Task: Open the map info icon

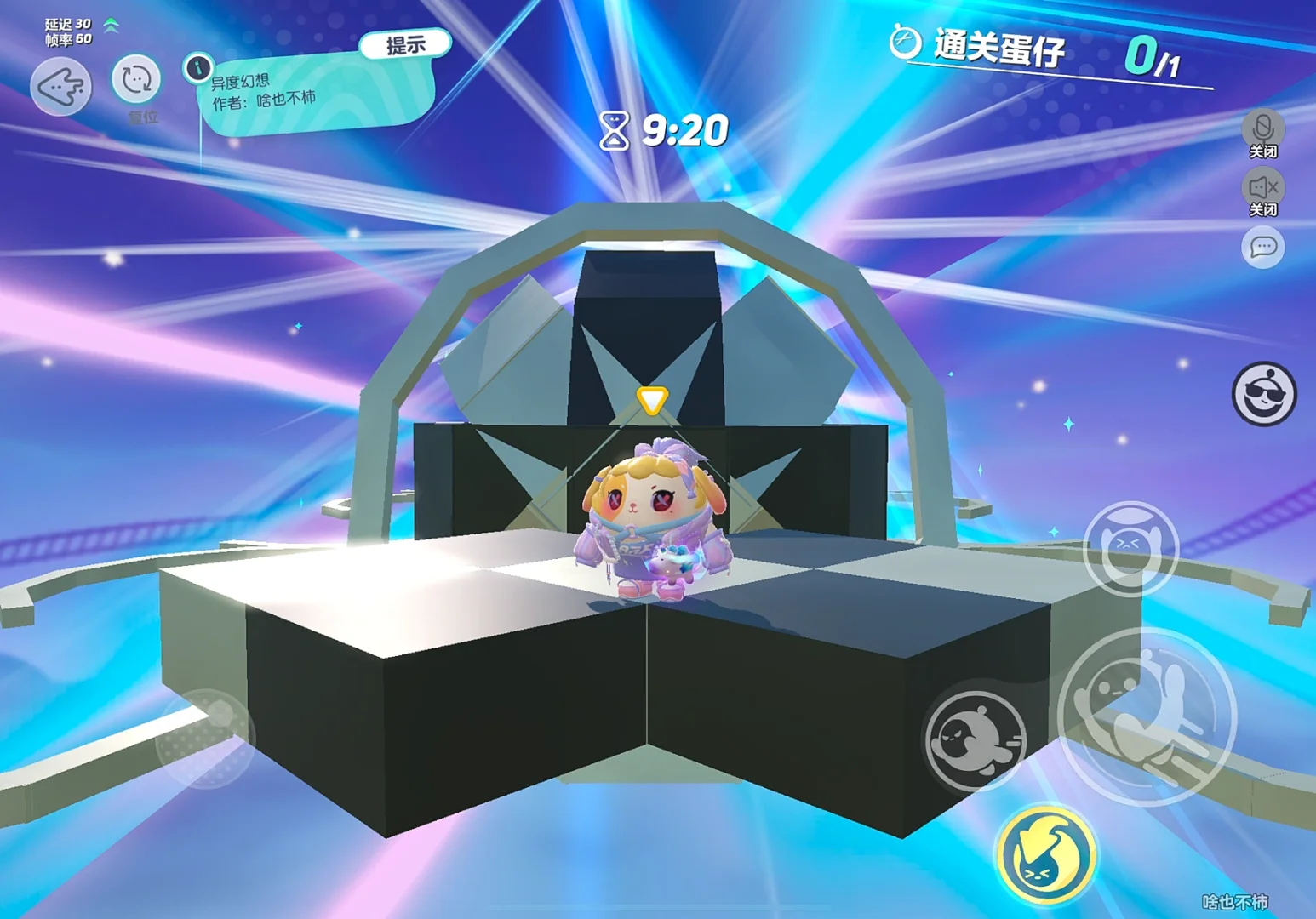Action: [197, 67]
